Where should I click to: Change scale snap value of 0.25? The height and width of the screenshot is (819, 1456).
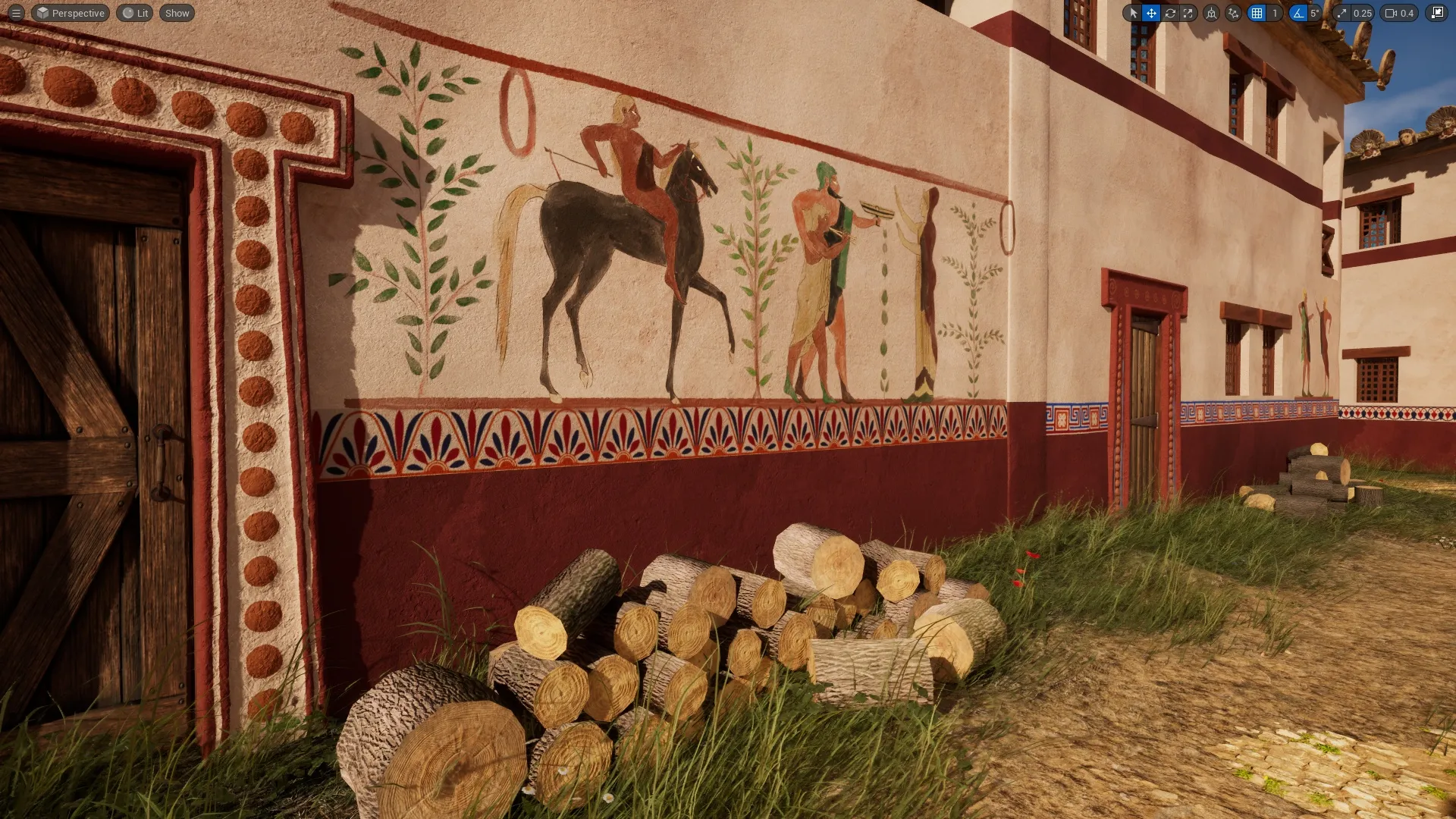coord(1362,13)
